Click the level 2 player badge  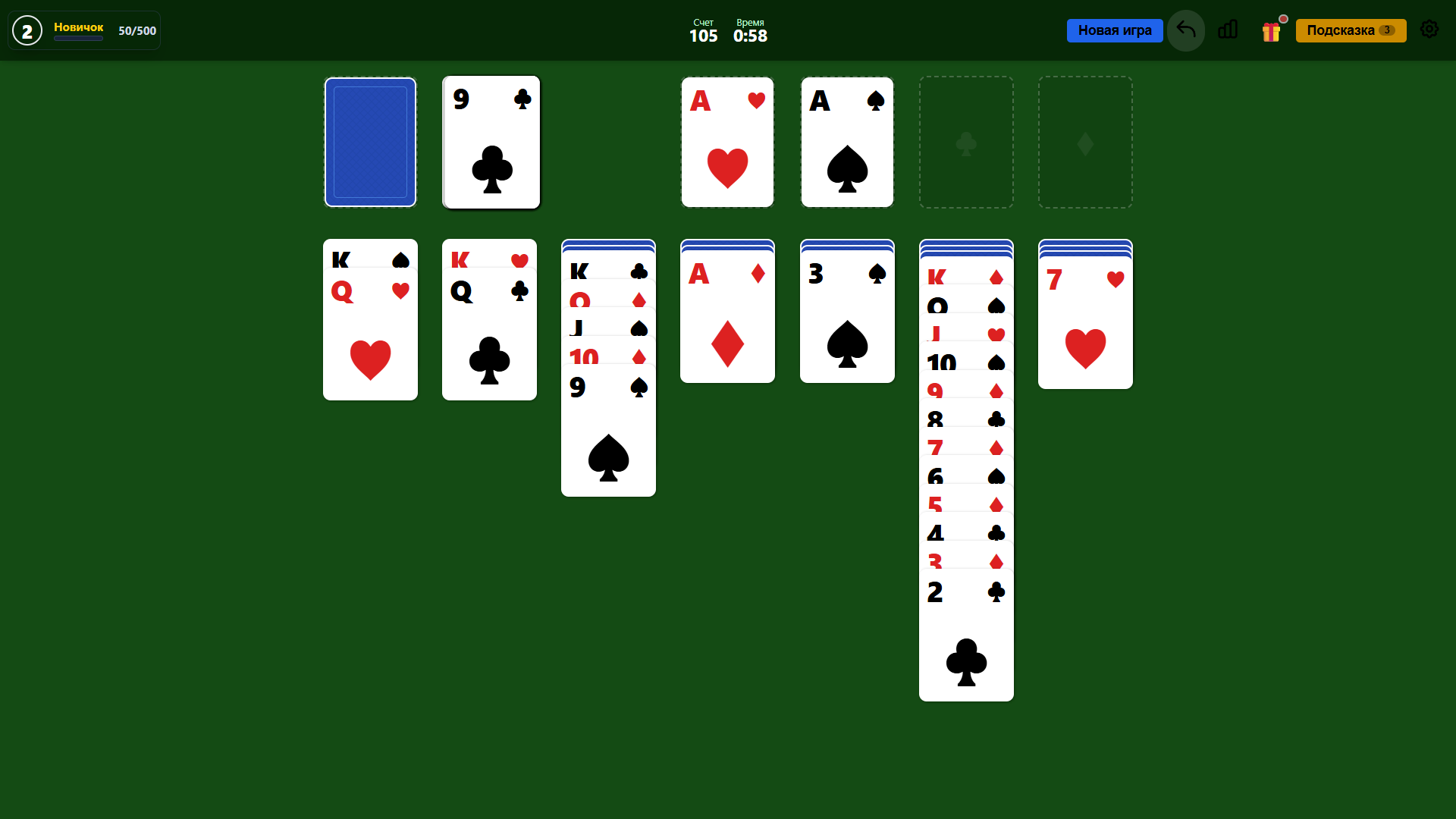[x=27, y=30]
